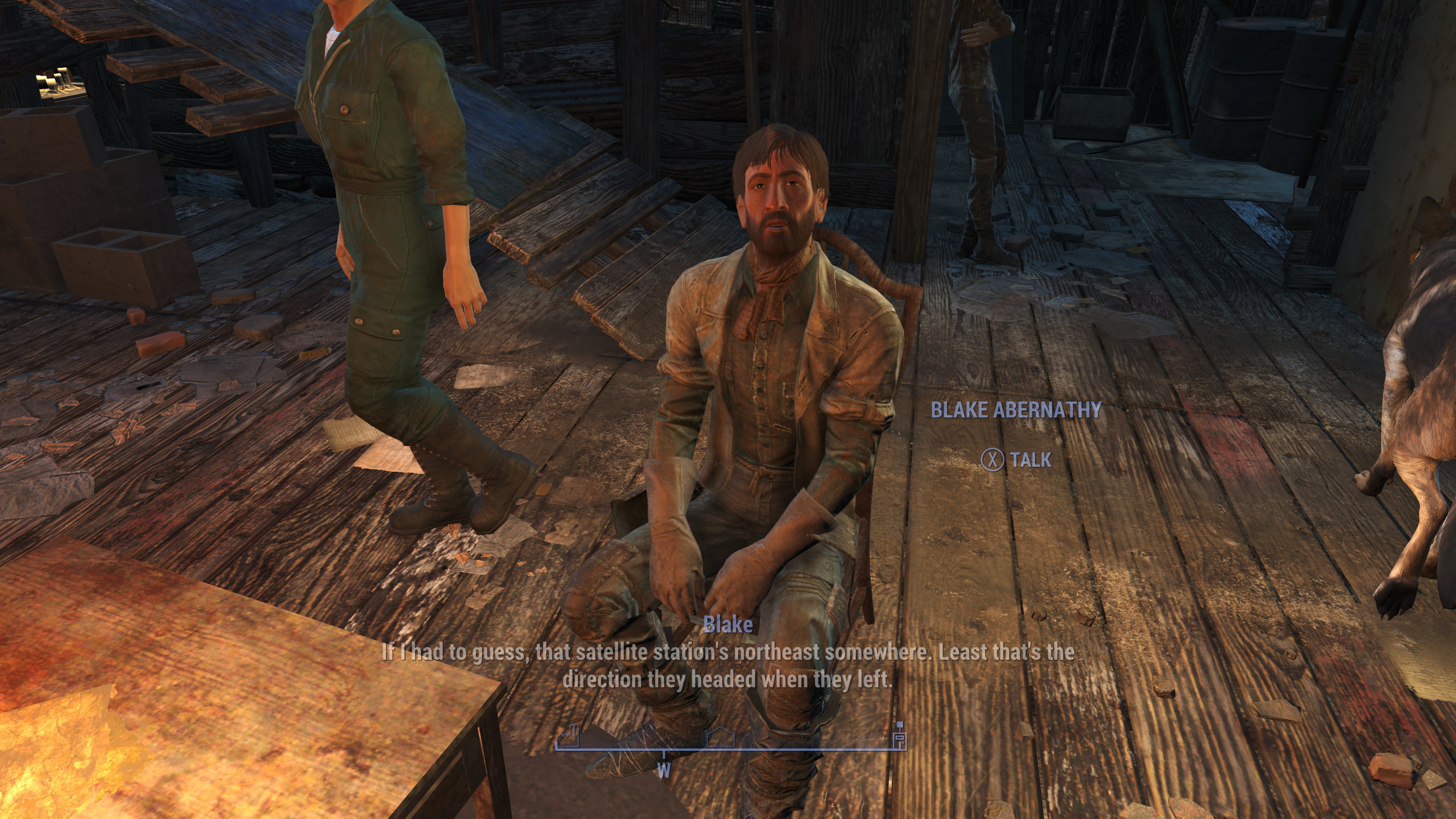Click the house settlement marker on the compass

tap(722, 736)
